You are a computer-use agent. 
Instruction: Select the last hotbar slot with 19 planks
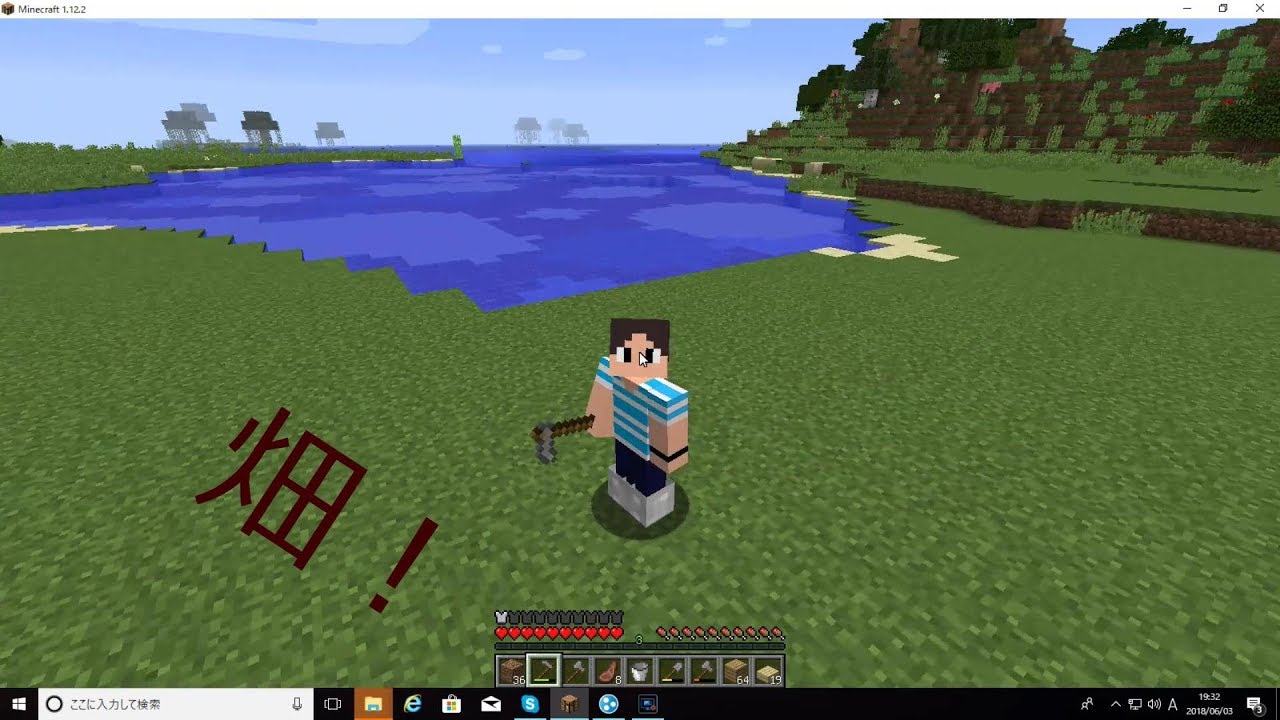tap(769, 670)
